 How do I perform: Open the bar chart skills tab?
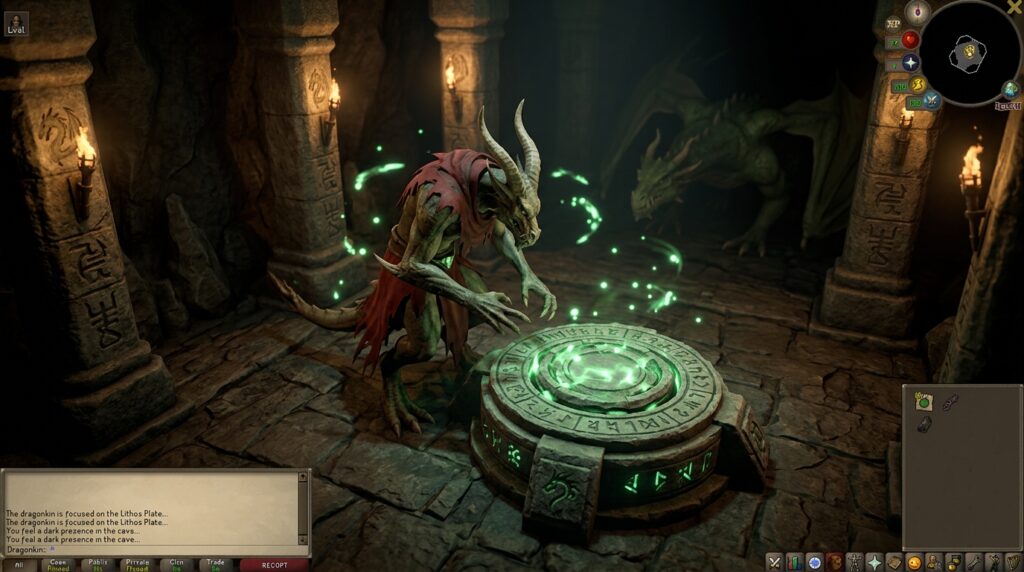tap(794, 562)
